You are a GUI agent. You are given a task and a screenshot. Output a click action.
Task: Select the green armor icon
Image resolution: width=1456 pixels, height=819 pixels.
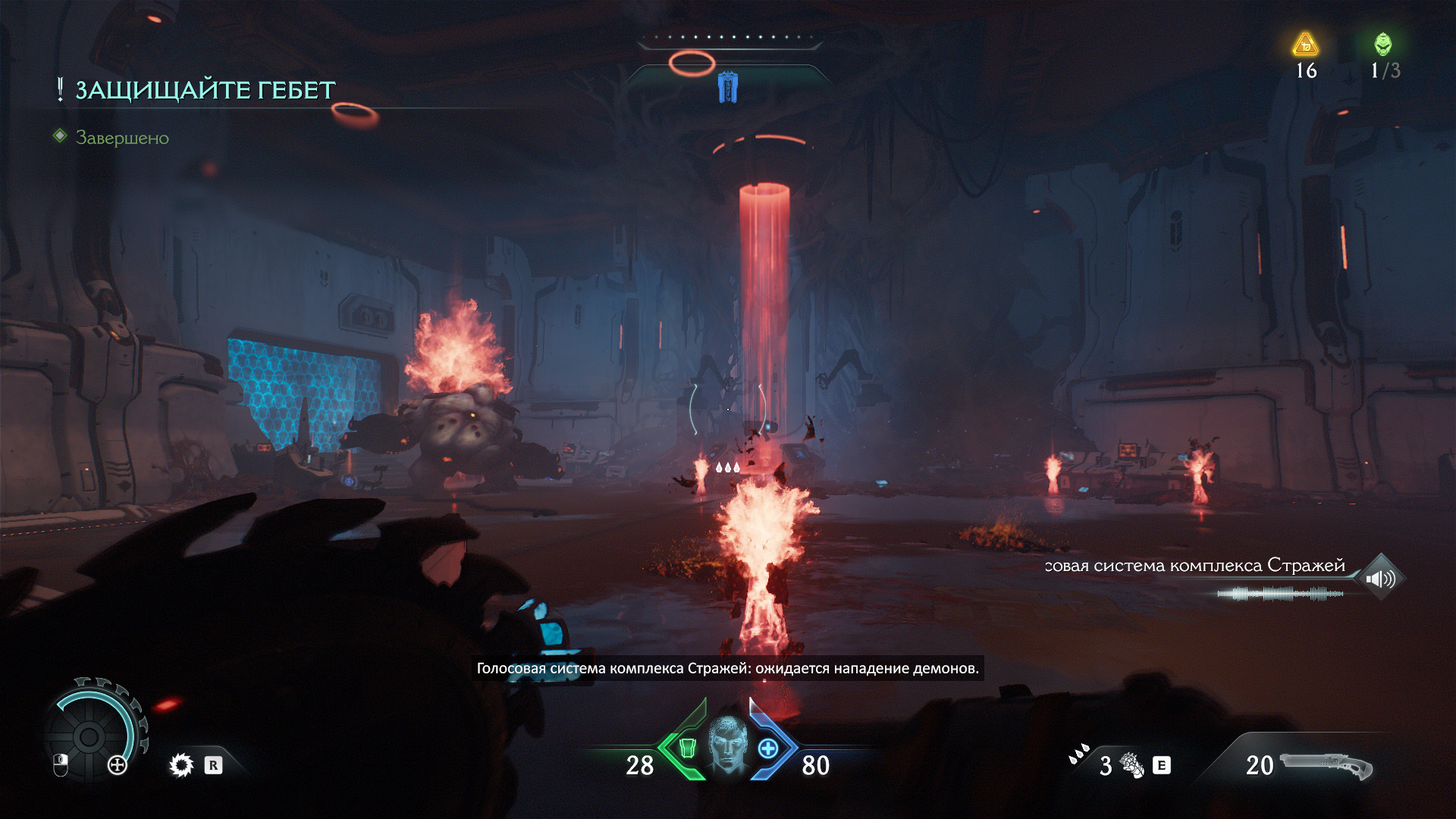(x=687, y=748)
